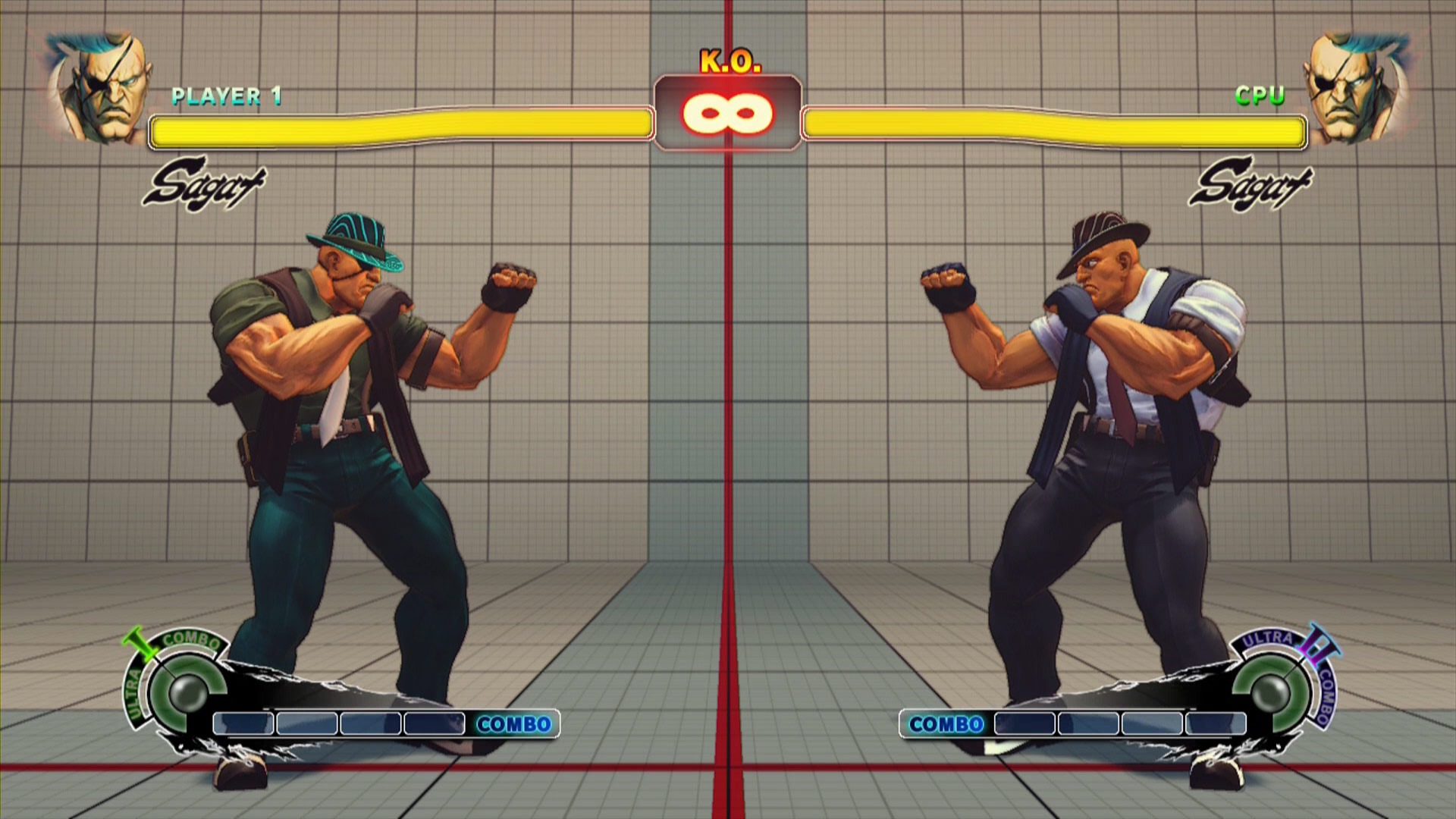Viewport: 1456px width, 819px height.
Task: Select the PLAYER 1 label
Action: (227, 95)
